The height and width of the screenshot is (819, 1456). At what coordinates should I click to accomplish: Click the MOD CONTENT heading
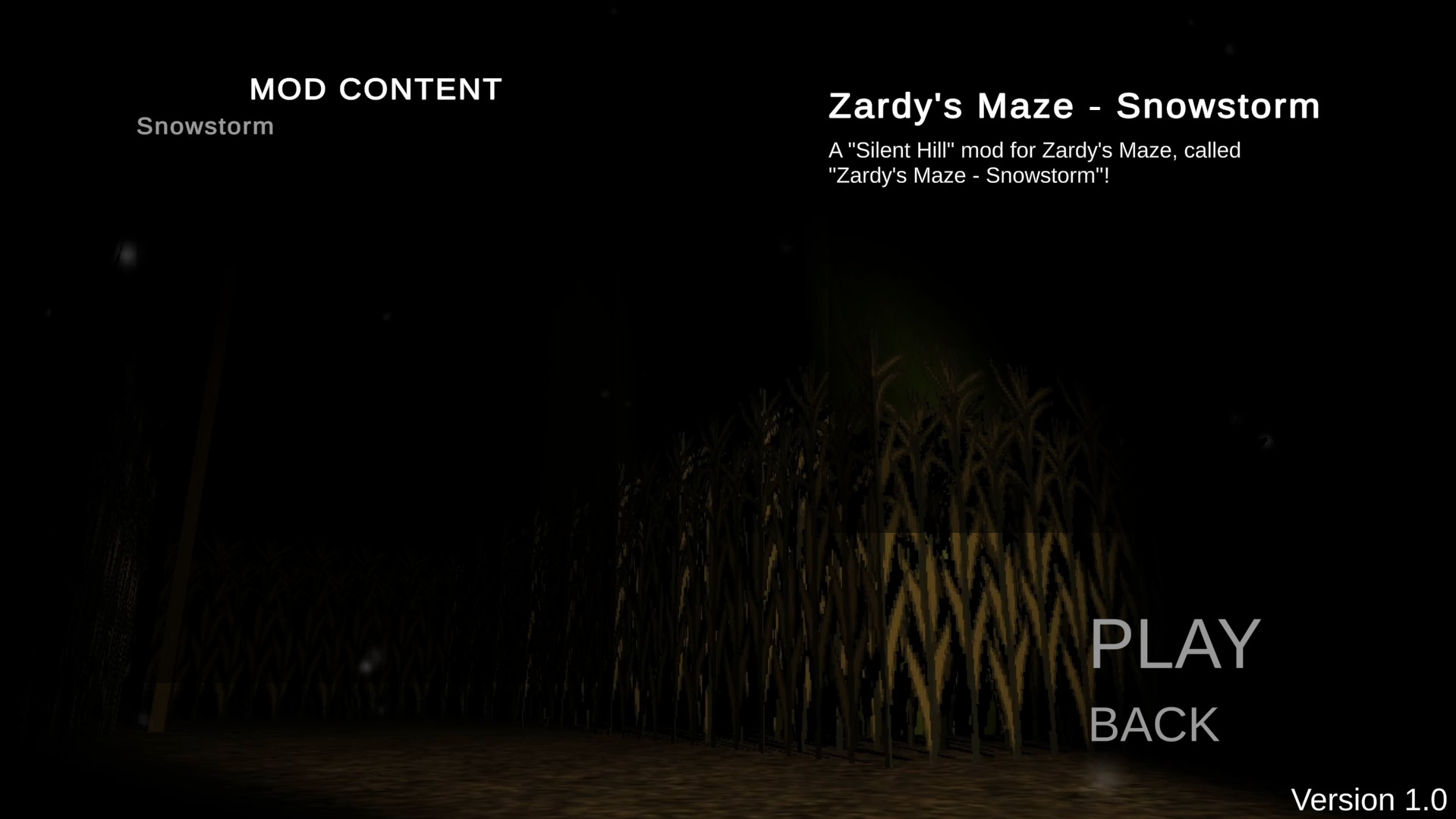pos(376,89)
